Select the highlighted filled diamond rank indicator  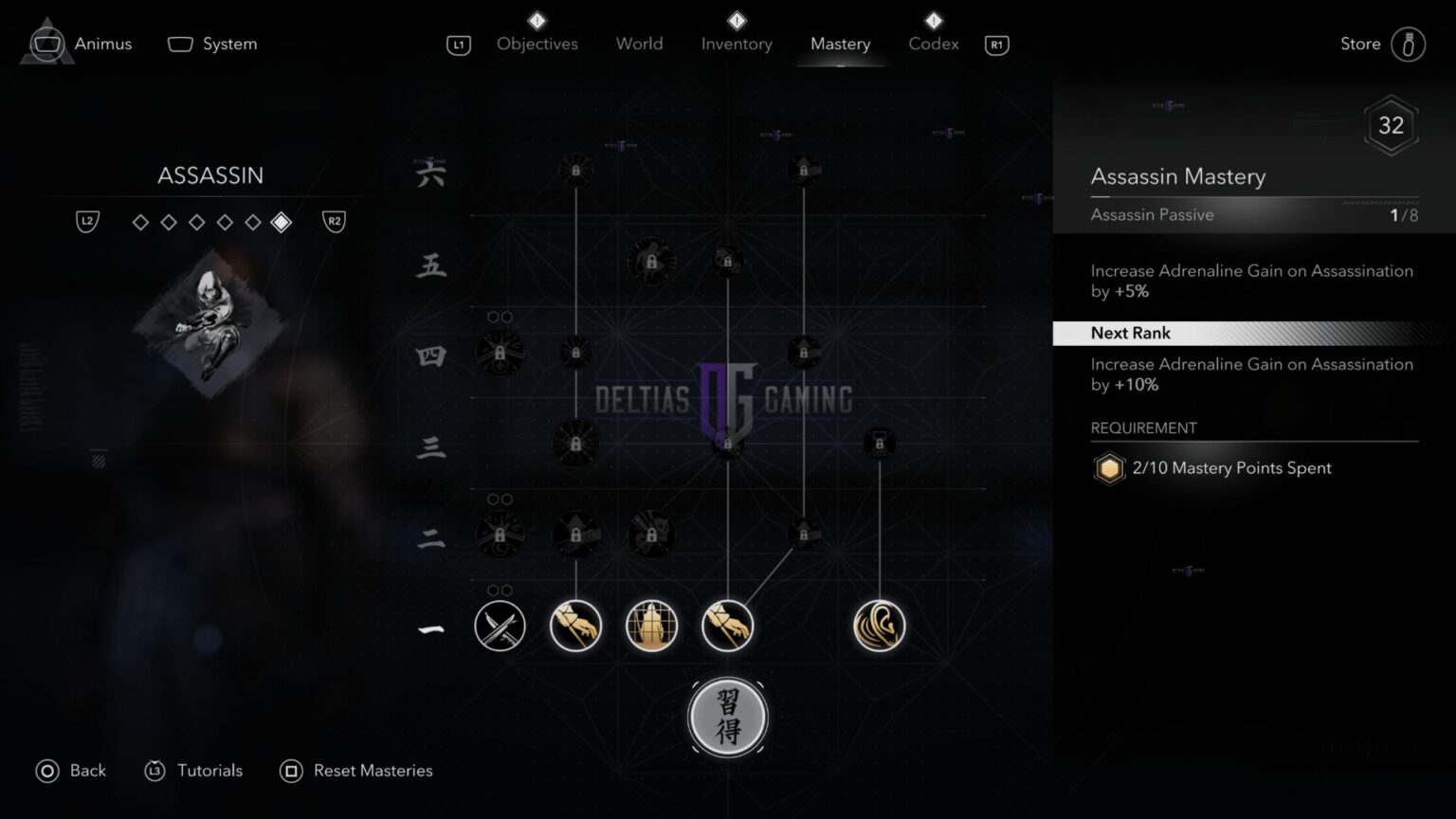pyautogui.click(x=282, y=221)
